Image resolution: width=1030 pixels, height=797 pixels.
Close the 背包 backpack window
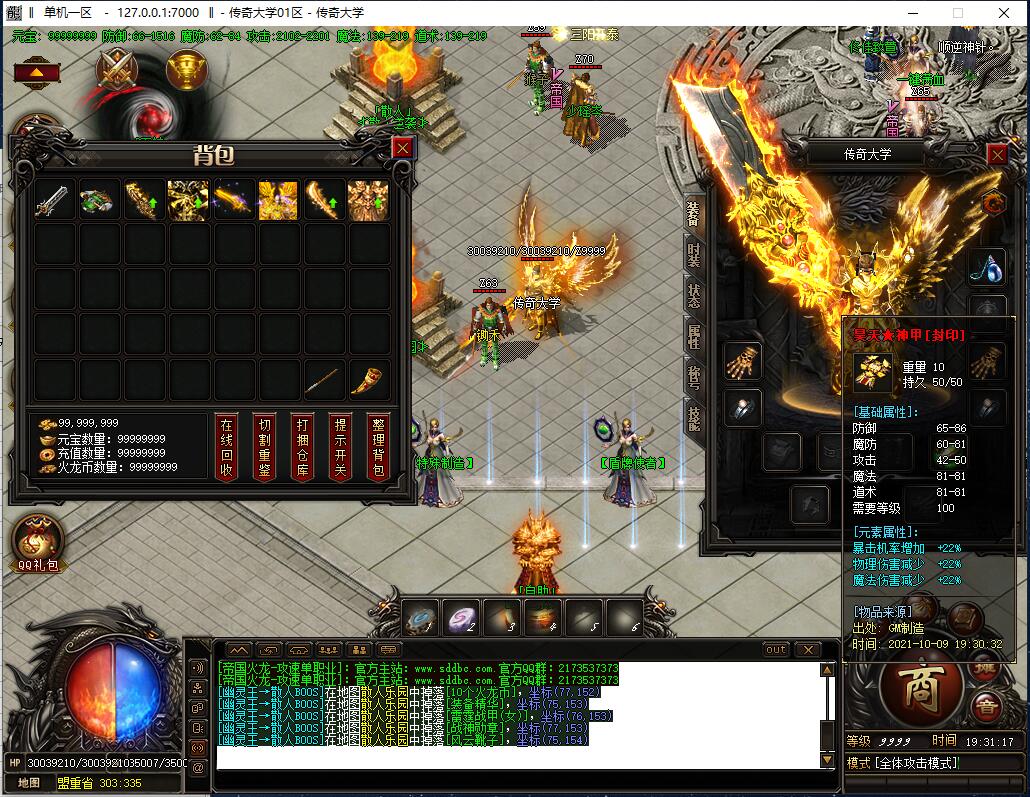click(402, 148)
